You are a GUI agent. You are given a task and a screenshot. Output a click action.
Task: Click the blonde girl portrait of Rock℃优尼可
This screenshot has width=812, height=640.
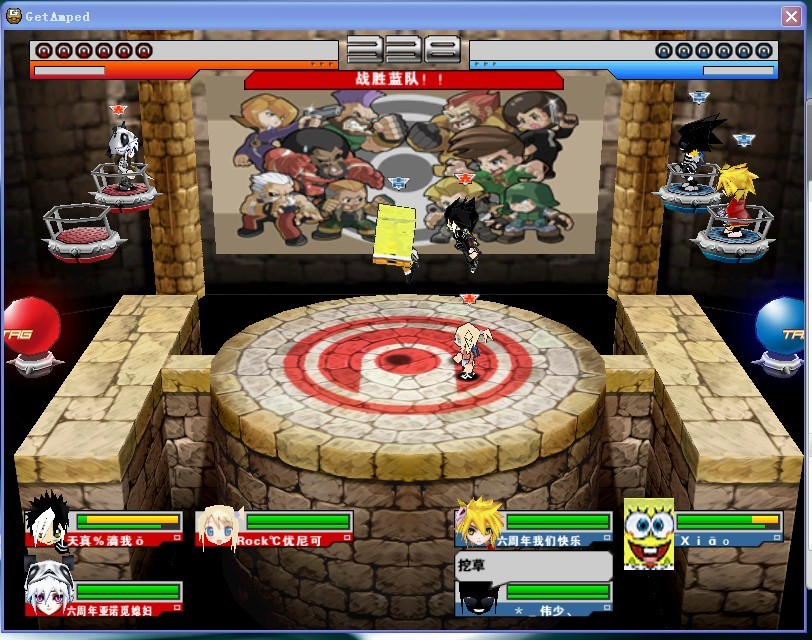(x=219, y=528)
